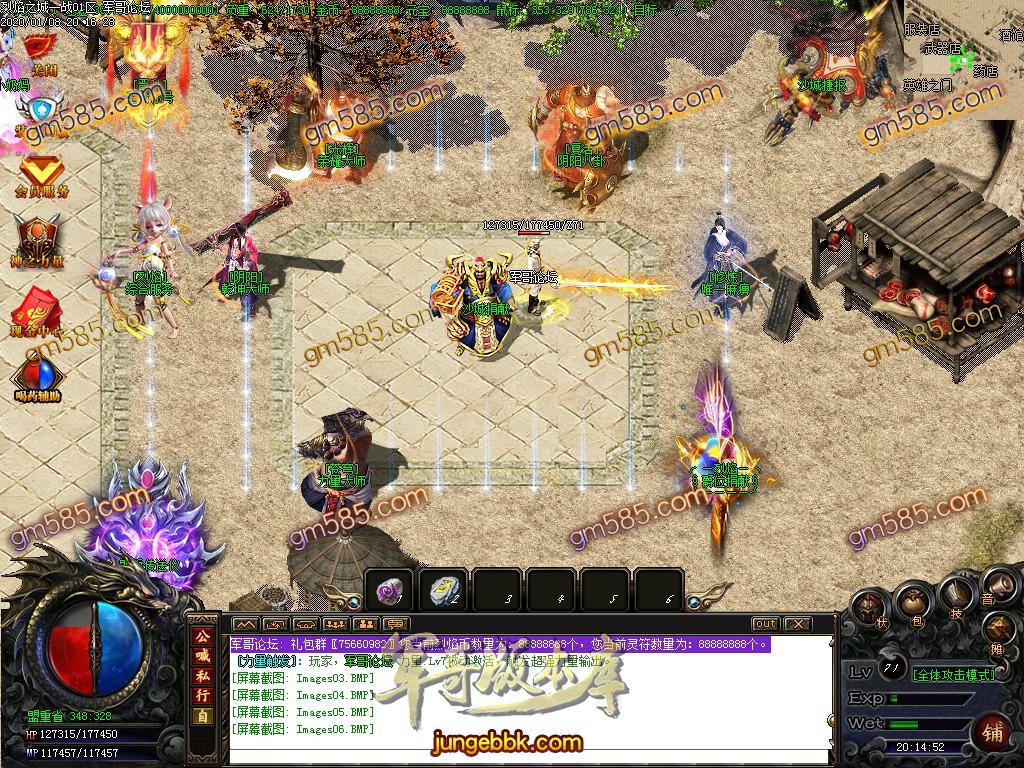Open the 神之力量 divine power icon

click(40, 240)
